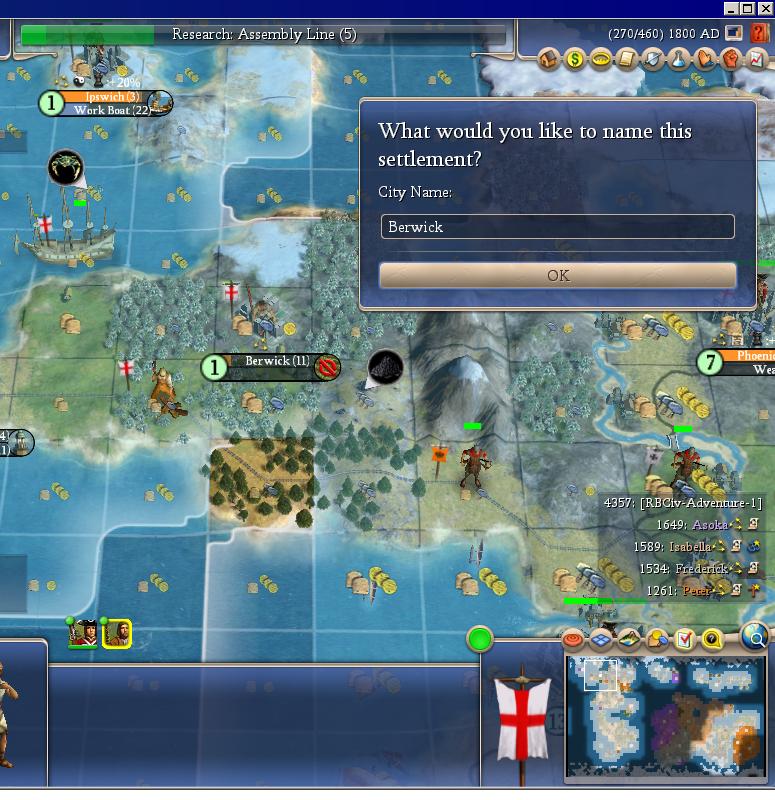Viewport: 775px width, 800px height.
Task: Open the Espionage fist icon
Action: 729,60
